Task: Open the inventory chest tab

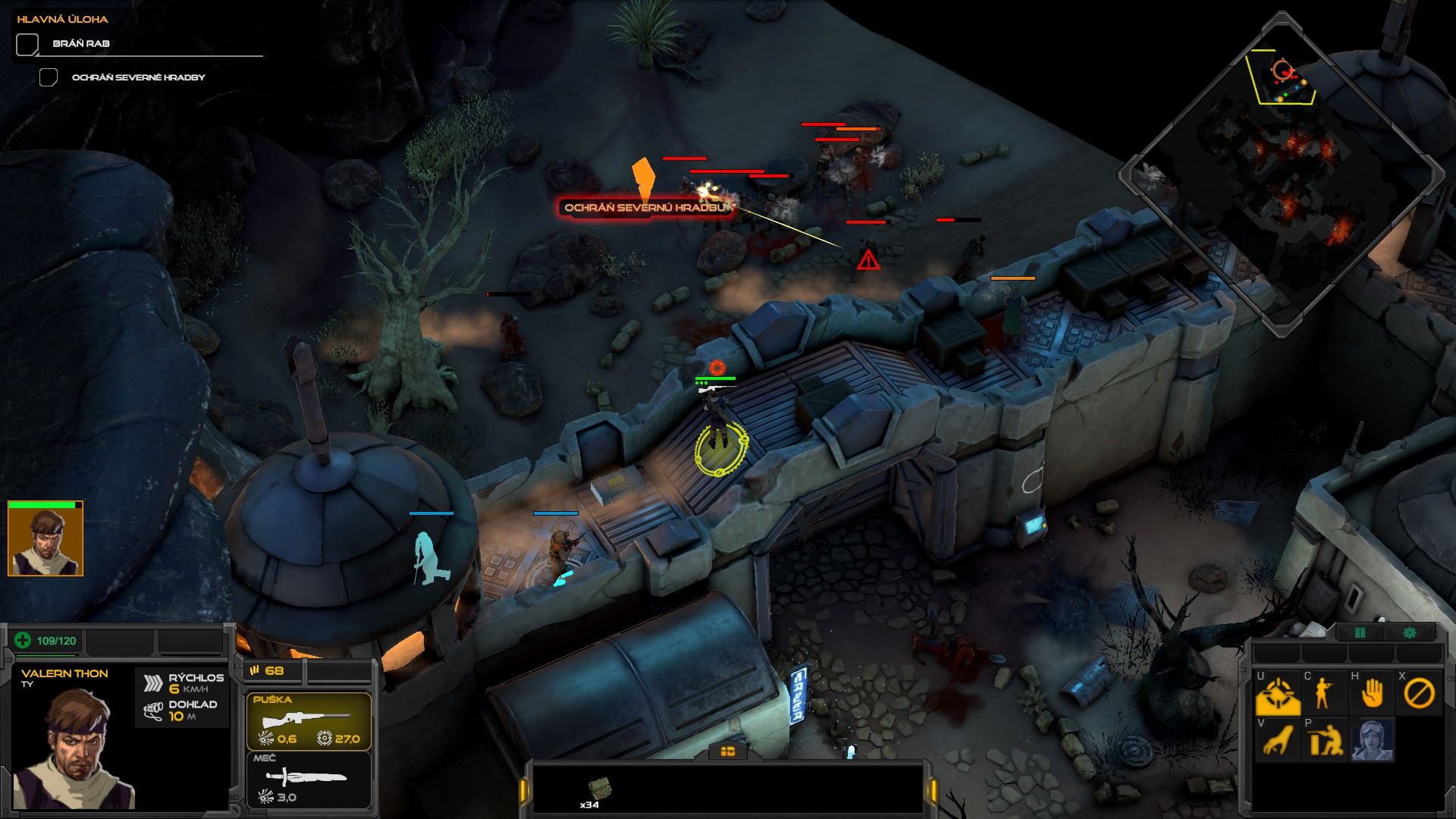Action: 727,751
